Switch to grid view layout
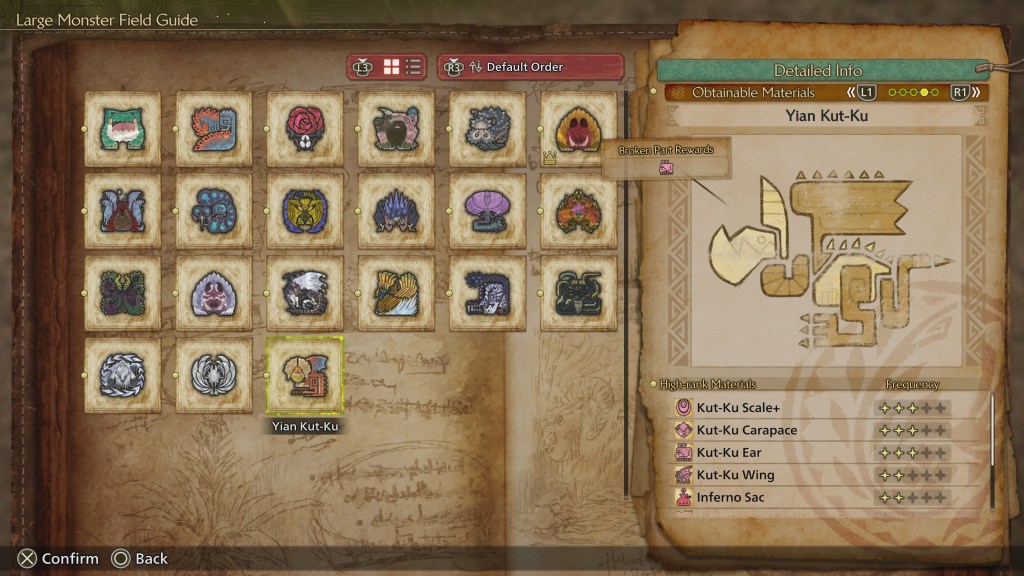The height and width of the screenshot is (576, 1024). (x=392, y=67)
